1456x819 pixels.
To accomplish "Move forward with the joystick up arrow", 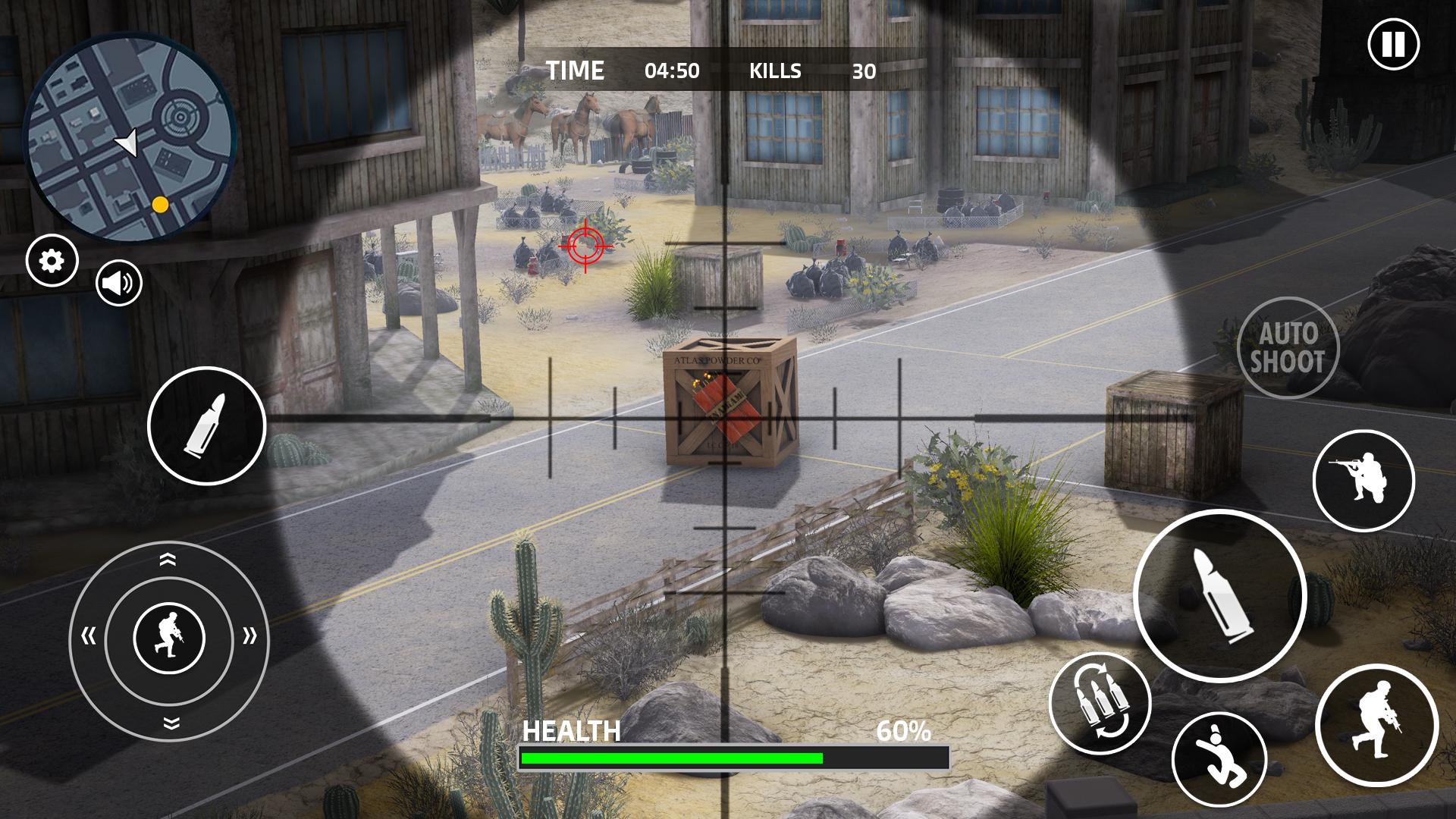I will click(x=168, y=560).
